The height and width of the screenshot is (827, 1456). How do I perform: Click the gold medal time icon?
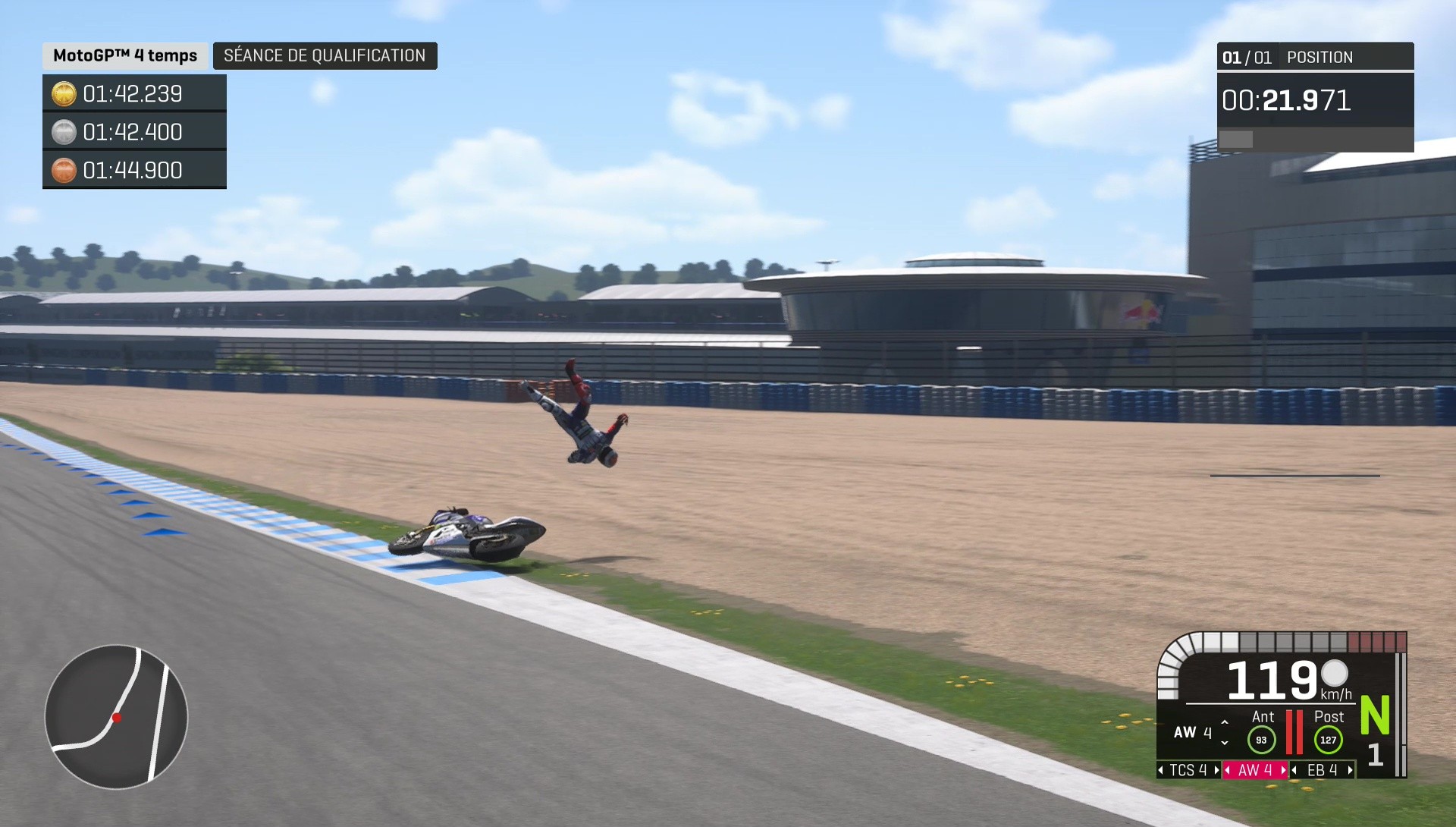64,94
